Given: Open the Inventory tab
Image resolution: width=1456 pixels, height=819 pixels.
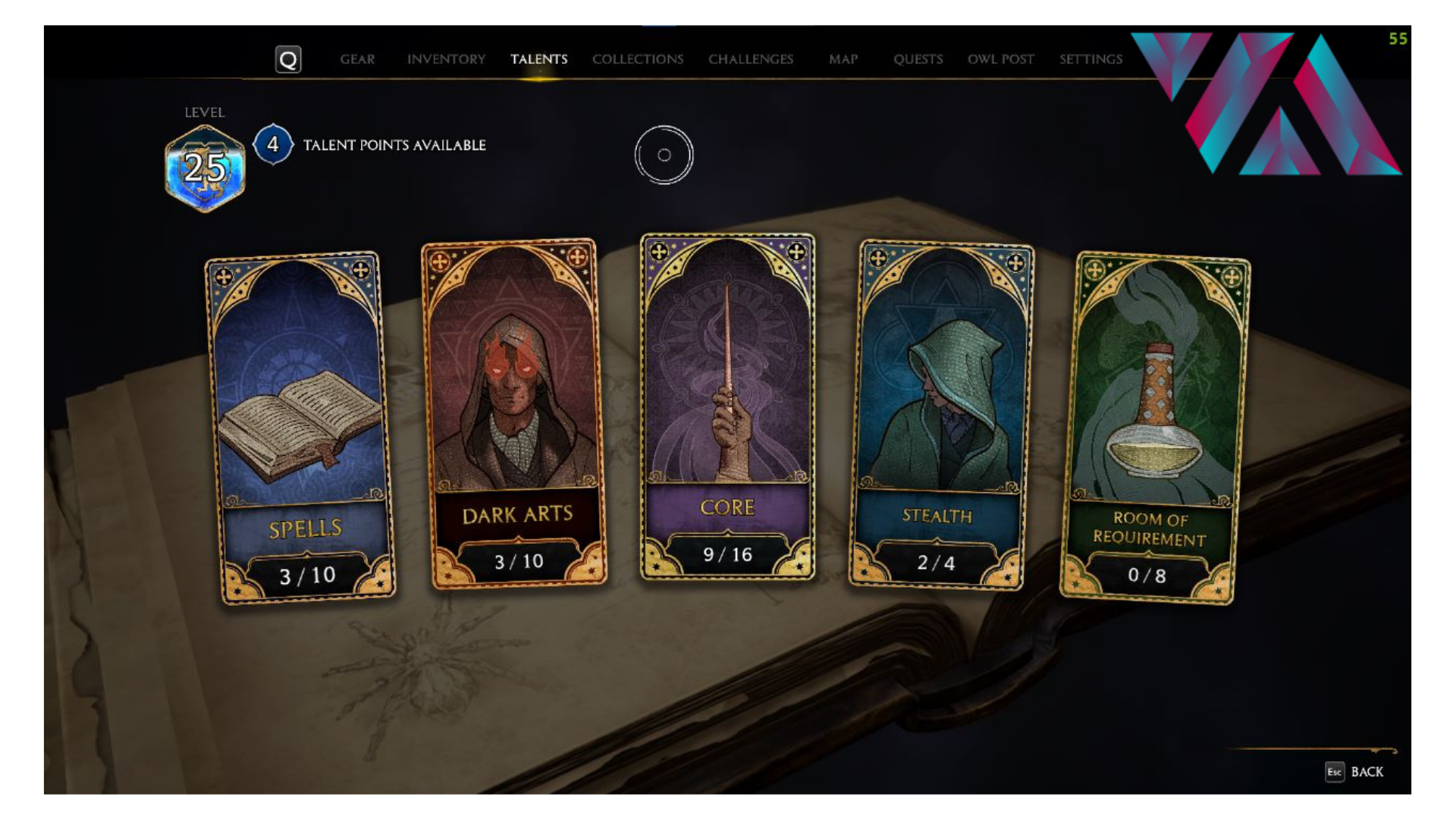Looking at the screenshot, I should (446, 58).
